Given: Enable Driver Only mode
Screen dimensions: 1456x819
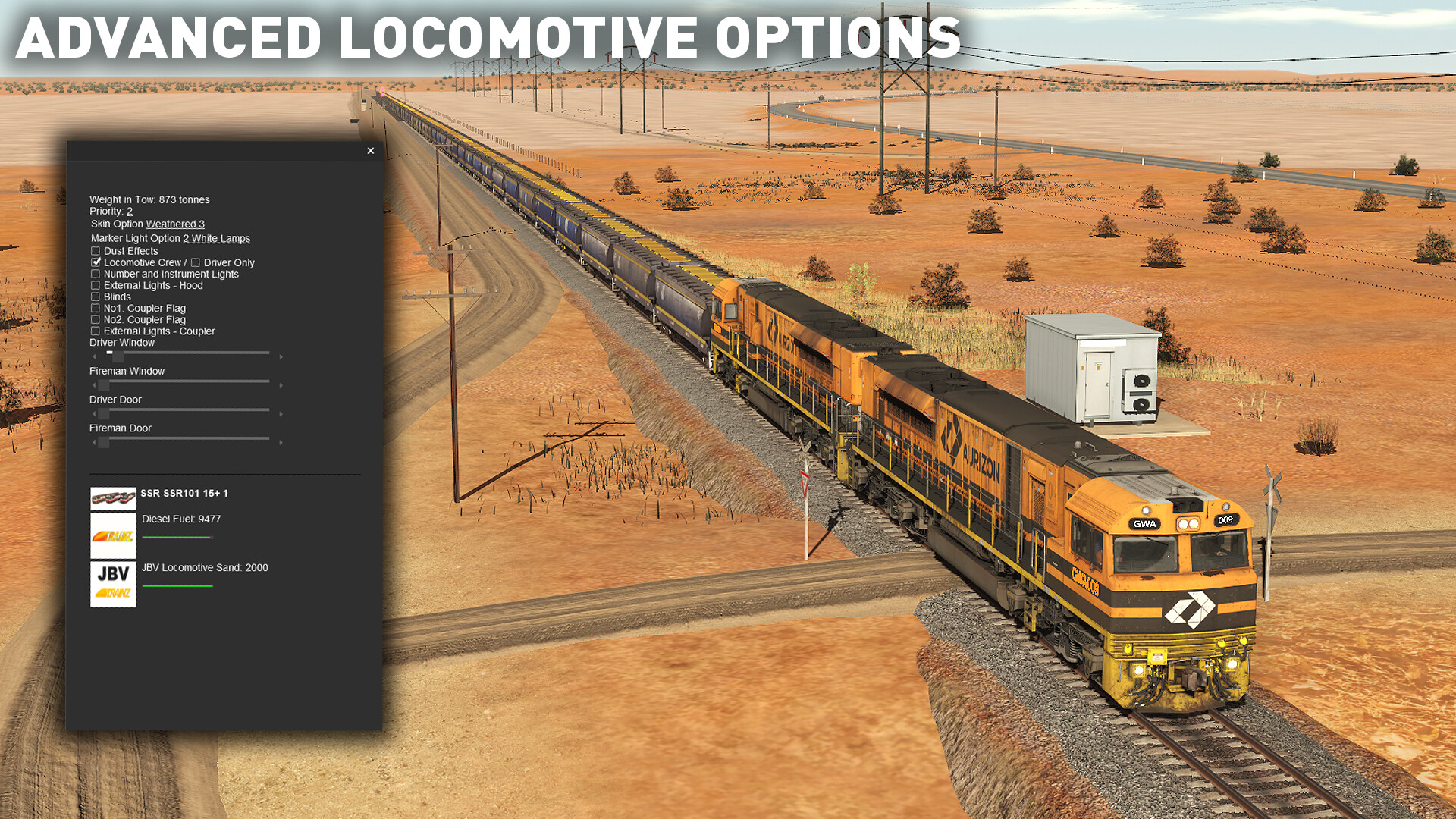Looking at the screenshot, I should coord(196,262).
